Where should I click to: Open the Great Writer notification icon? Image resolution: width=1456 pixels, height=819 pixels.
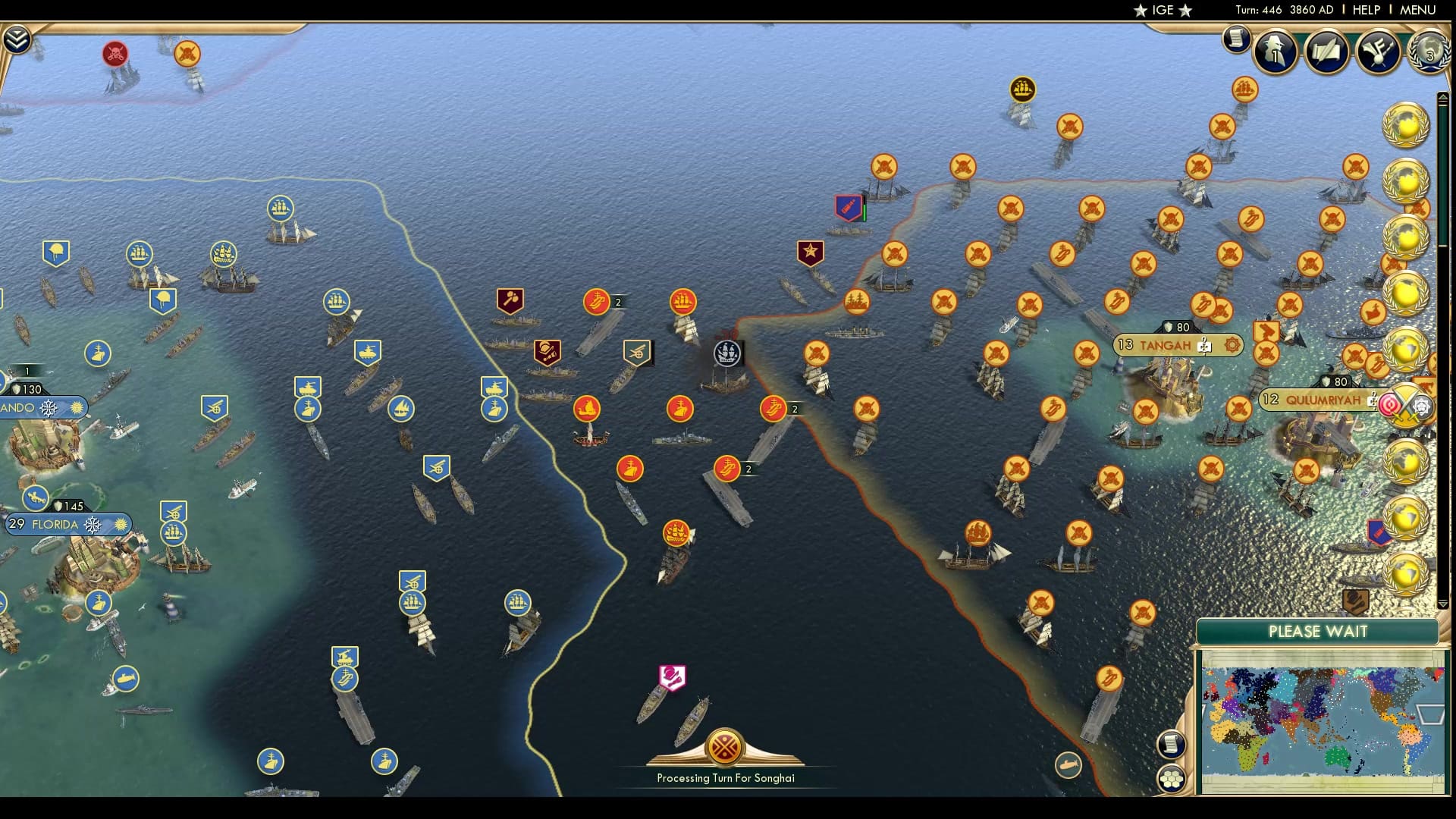pos(1326,53)
